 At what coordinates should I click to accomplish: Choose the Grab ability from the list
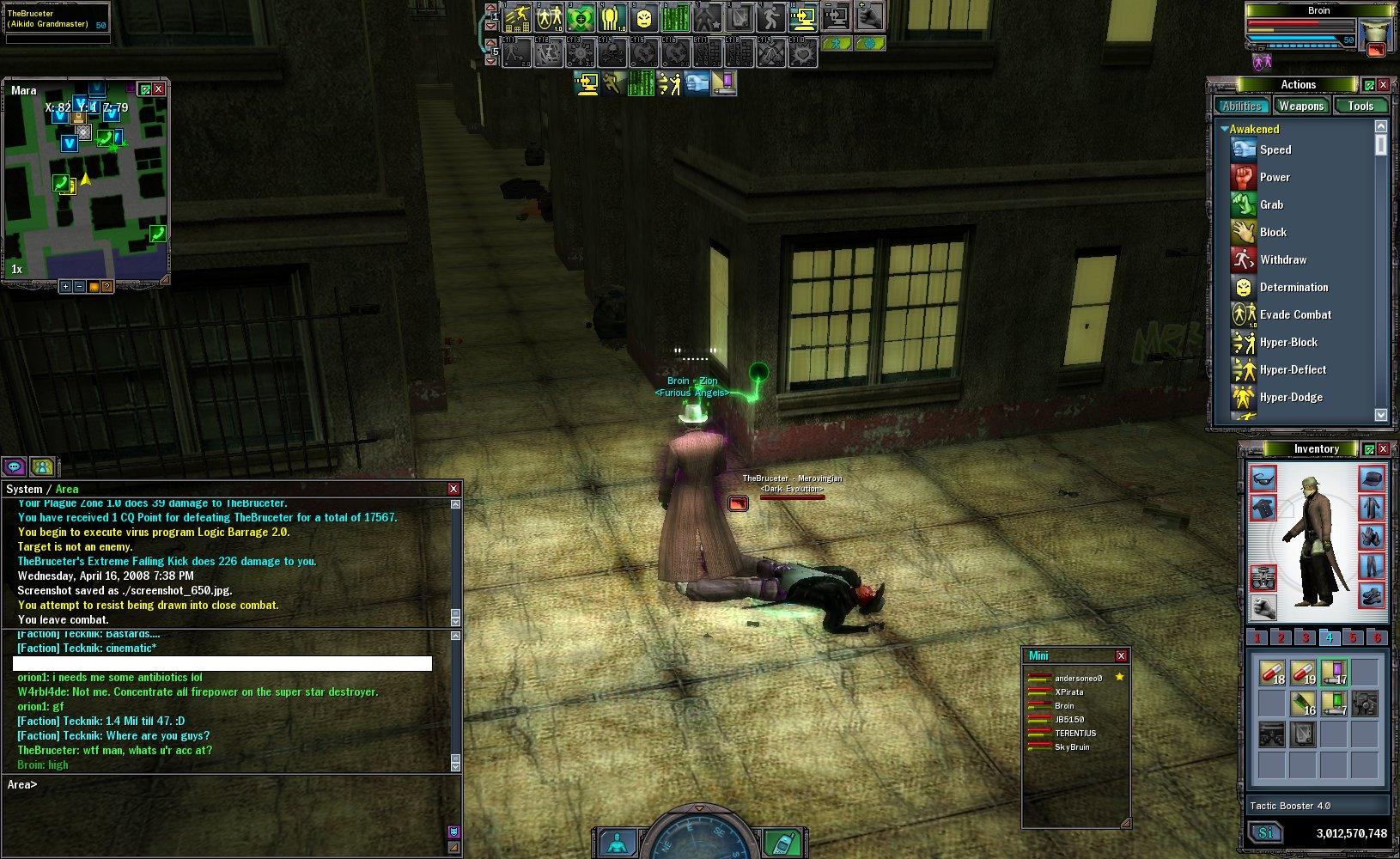(1271, 204)
